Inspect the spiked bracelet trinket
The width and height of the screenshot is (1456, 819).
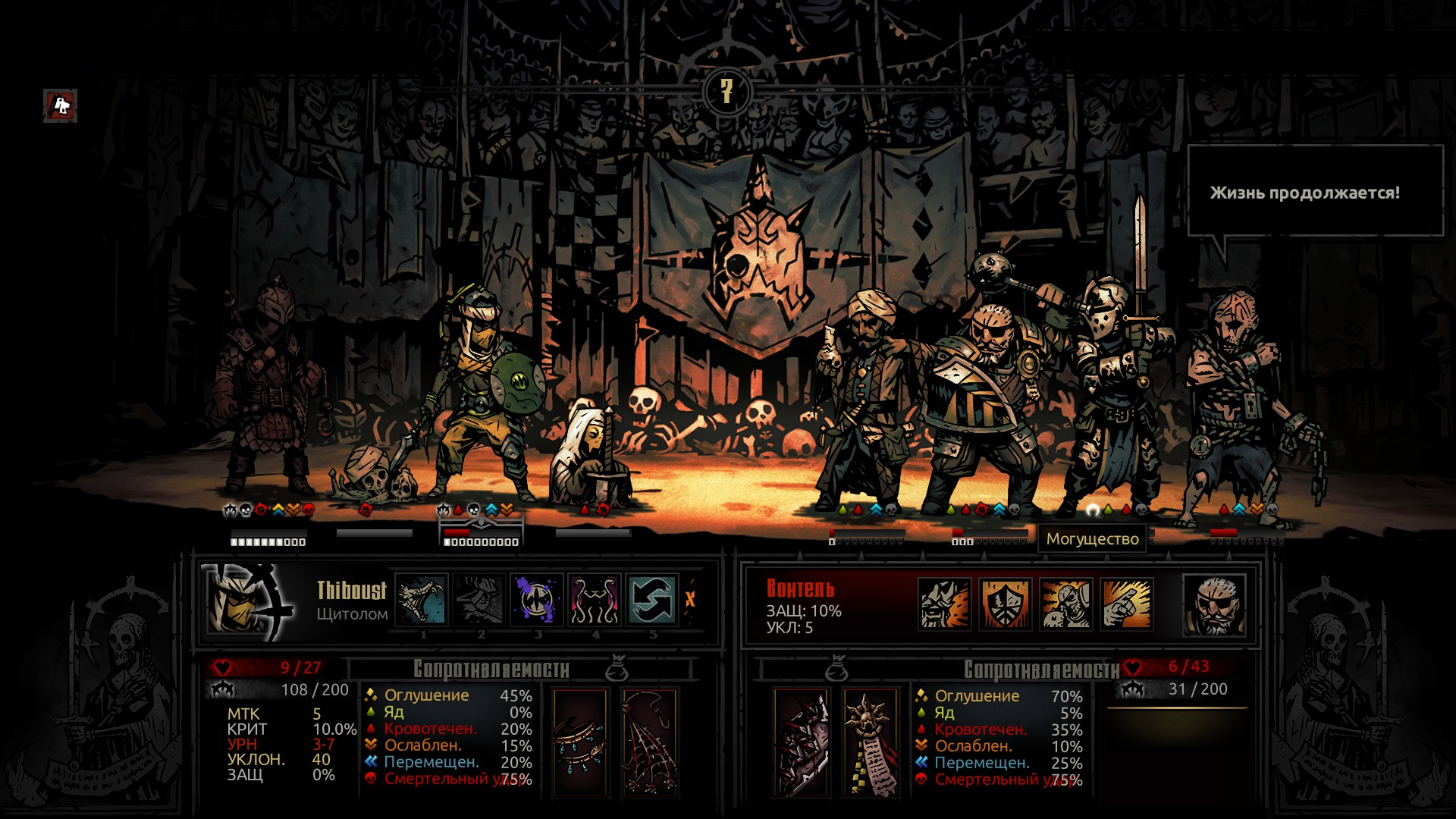point(580,743)
